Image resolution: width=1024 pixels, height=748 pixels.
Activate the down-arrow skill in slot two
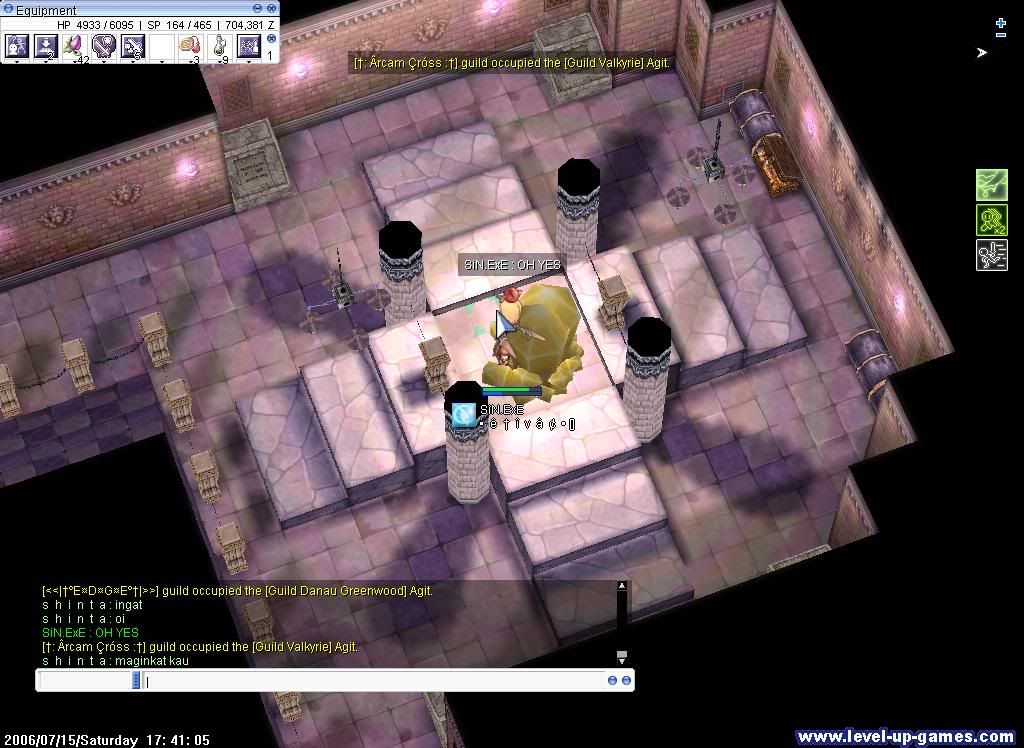[x=45, y=45]
